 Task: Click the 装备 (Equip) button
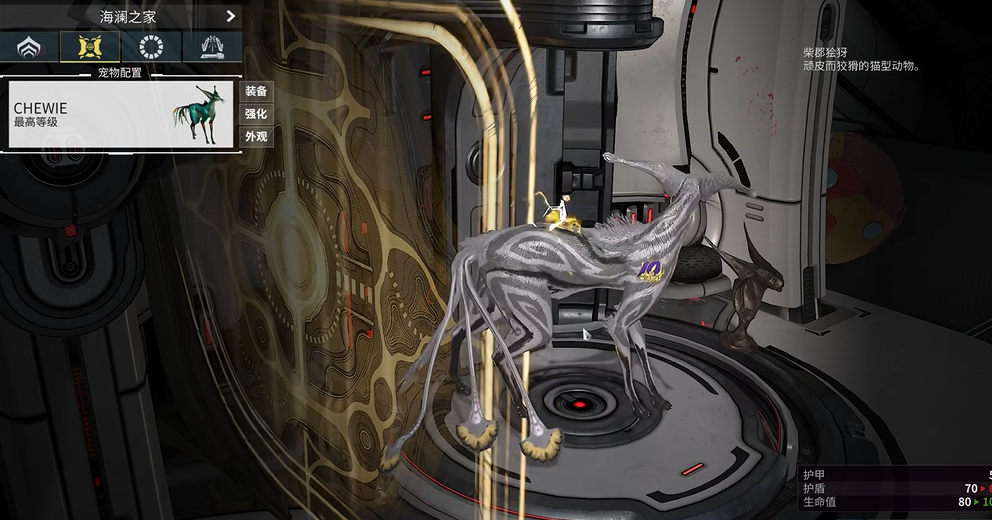(x=256, y=91)
